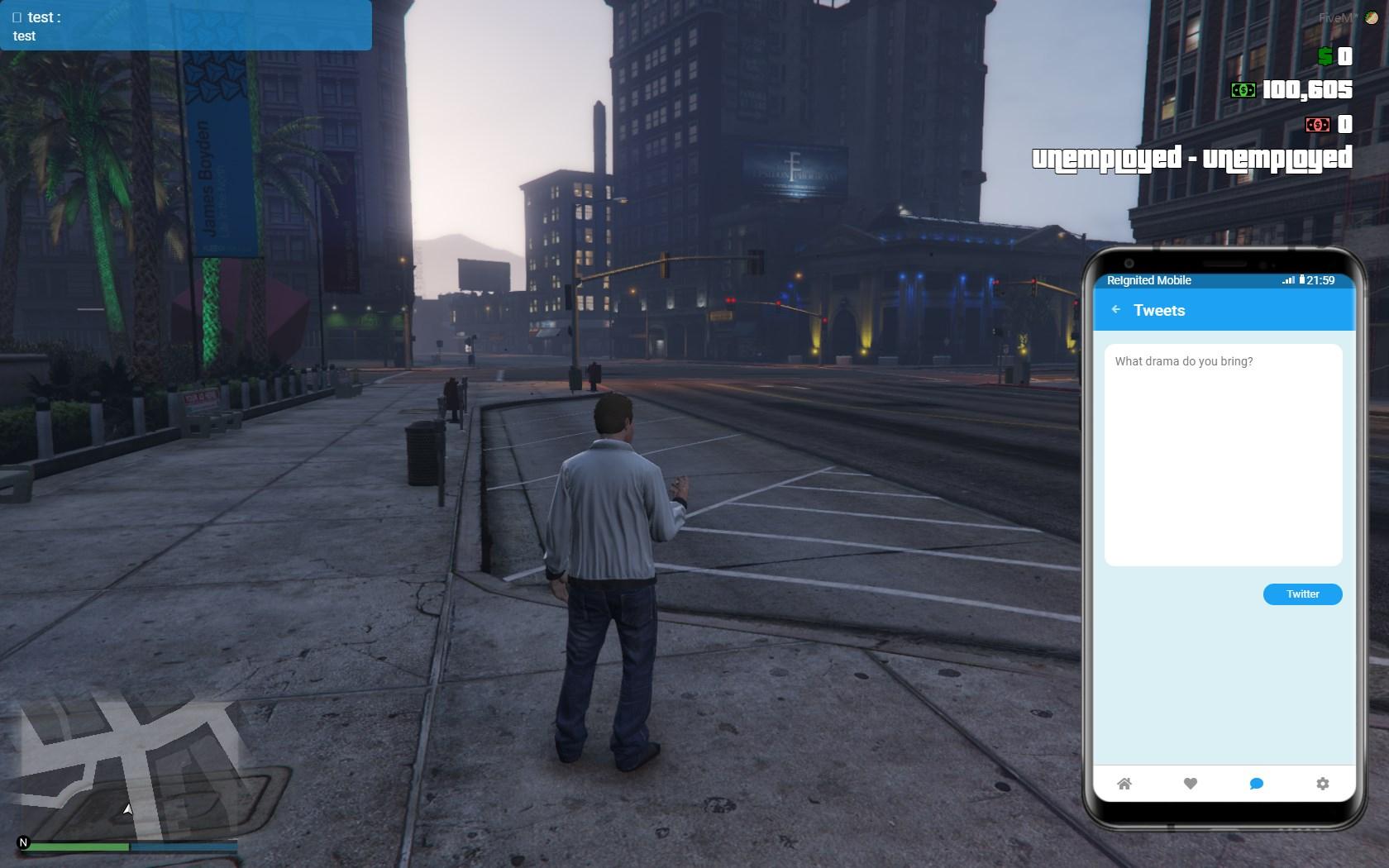Viewport: 1389px width, 868px height.
Task: Switch to the heart favorites tab
Action: pos(1191,784)
